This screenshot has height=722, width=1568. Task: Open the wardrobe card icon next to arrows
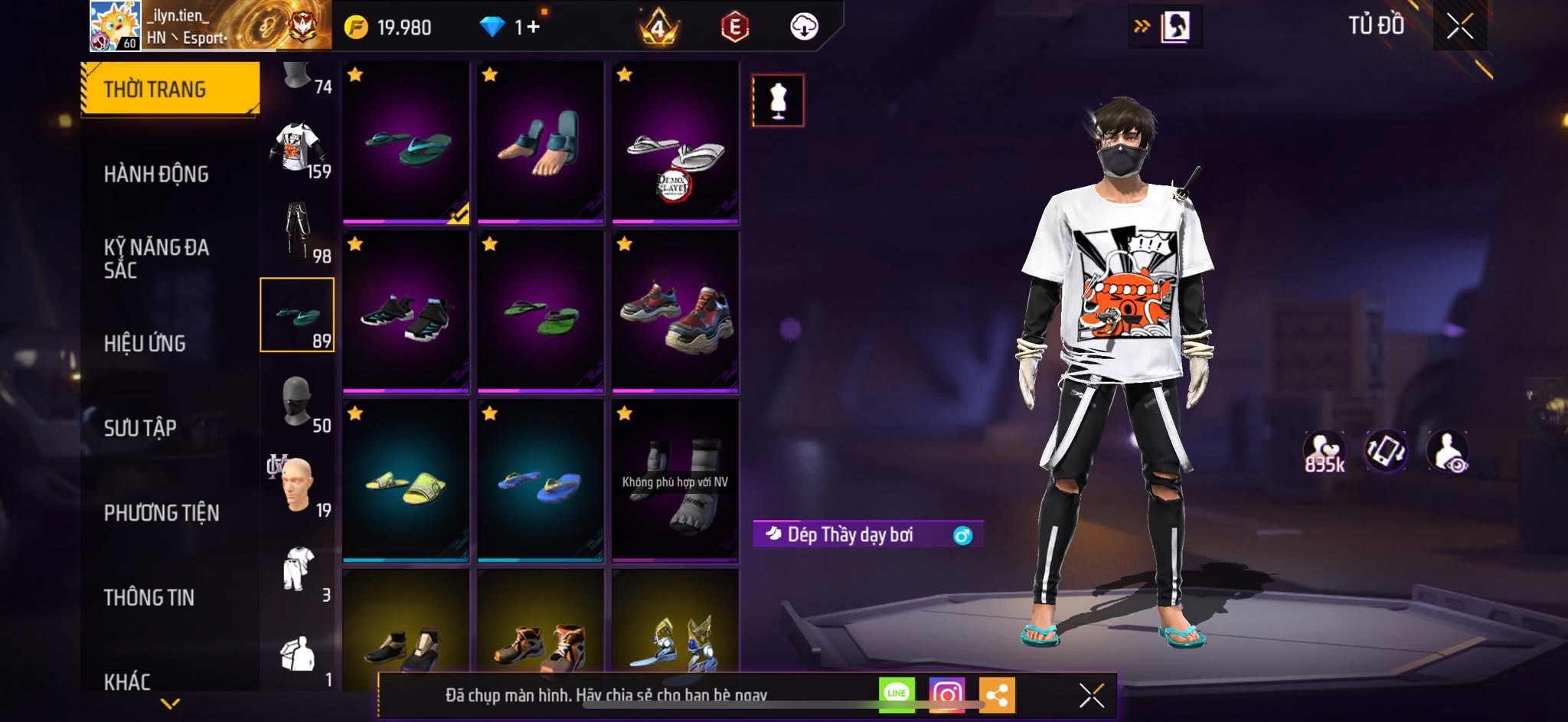(x=1175, y=25)
